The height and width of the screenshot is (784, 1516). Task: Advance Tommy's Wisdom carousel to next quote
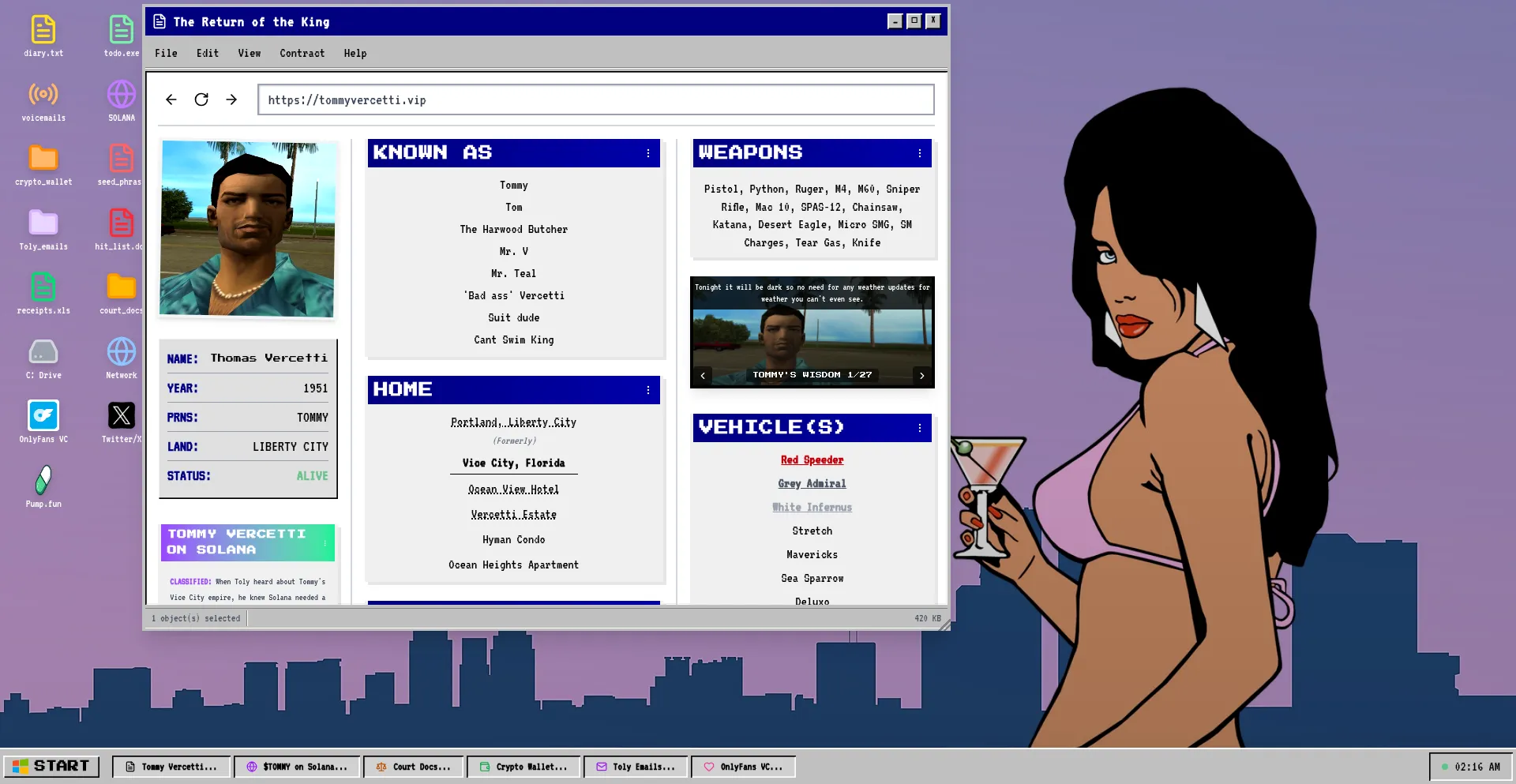921,375
